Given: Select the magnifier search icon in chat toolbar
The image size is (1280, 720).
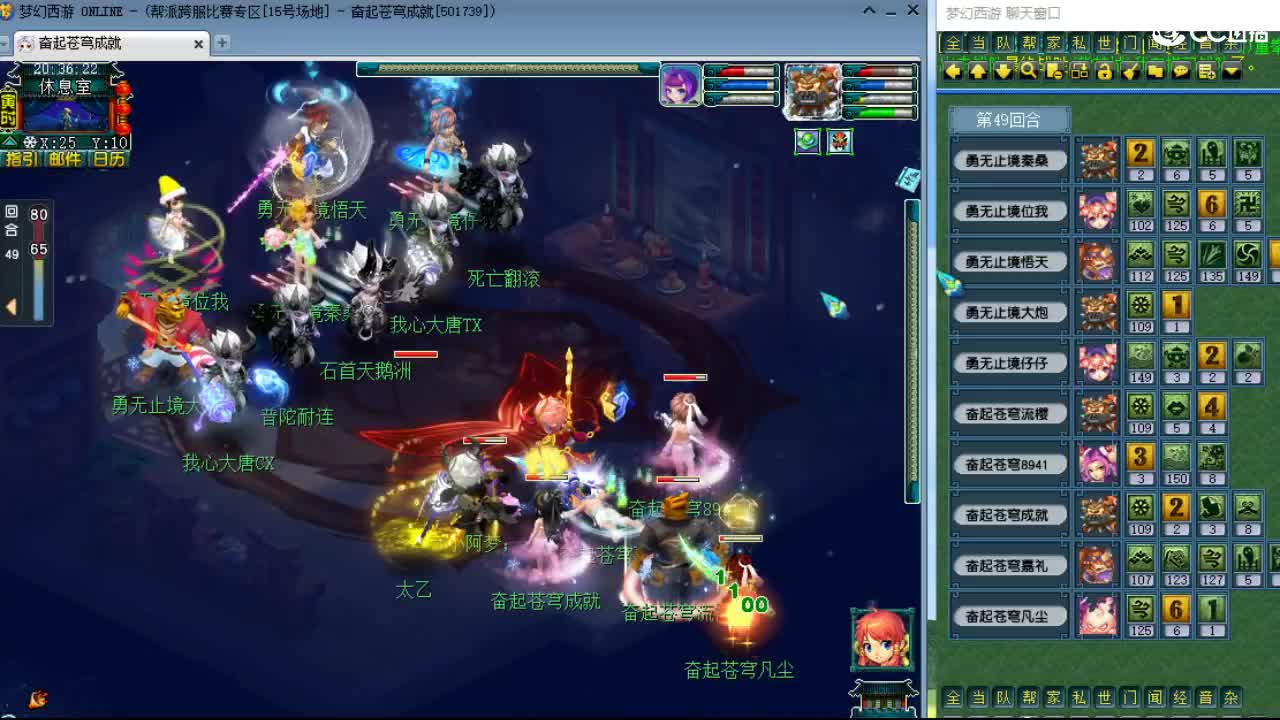Looking at the screenshot, I should tap(1030, 72).
